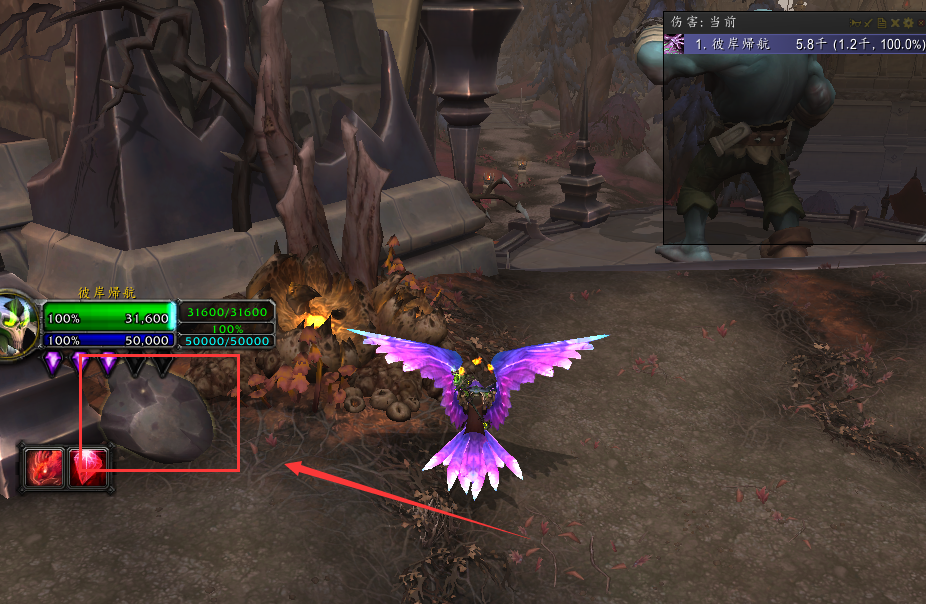Use the red crystal shard ability
The height and width of the screenshot is (604, 926).
coord(88,467)
